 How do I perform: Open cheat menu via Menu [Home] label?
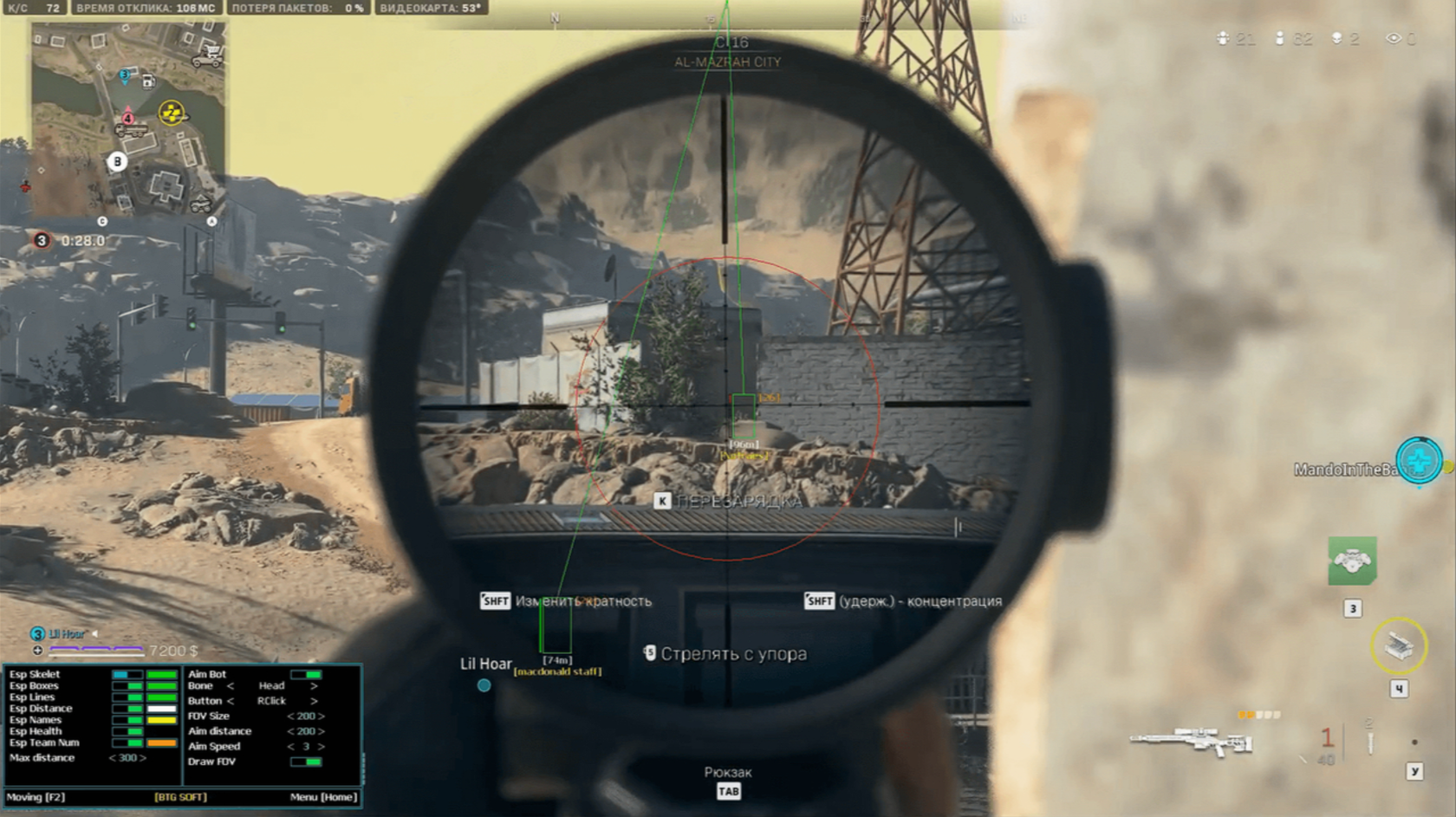[323, 795]
